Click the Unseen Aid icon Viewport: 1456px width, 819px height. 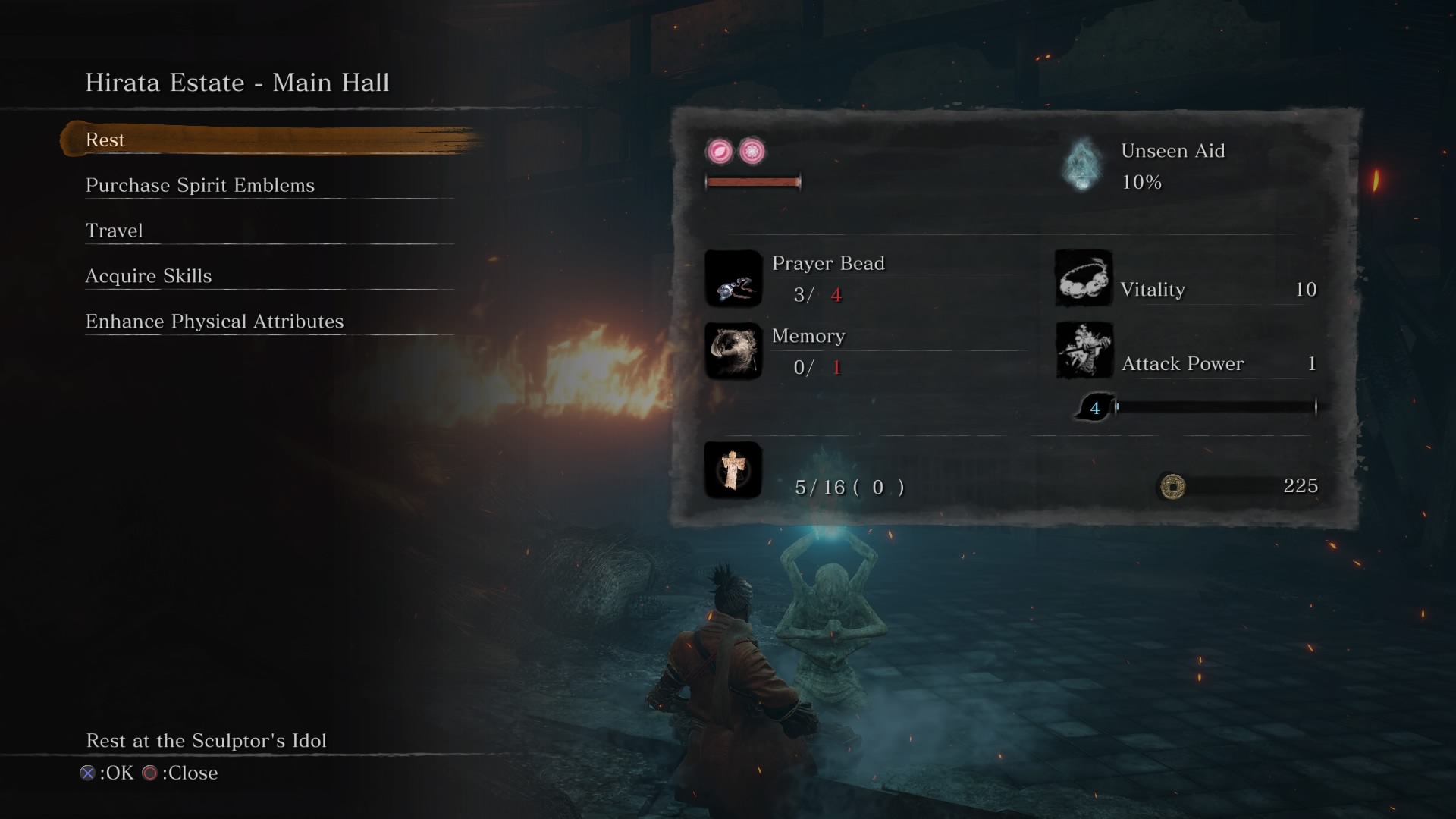[1082, 165]
